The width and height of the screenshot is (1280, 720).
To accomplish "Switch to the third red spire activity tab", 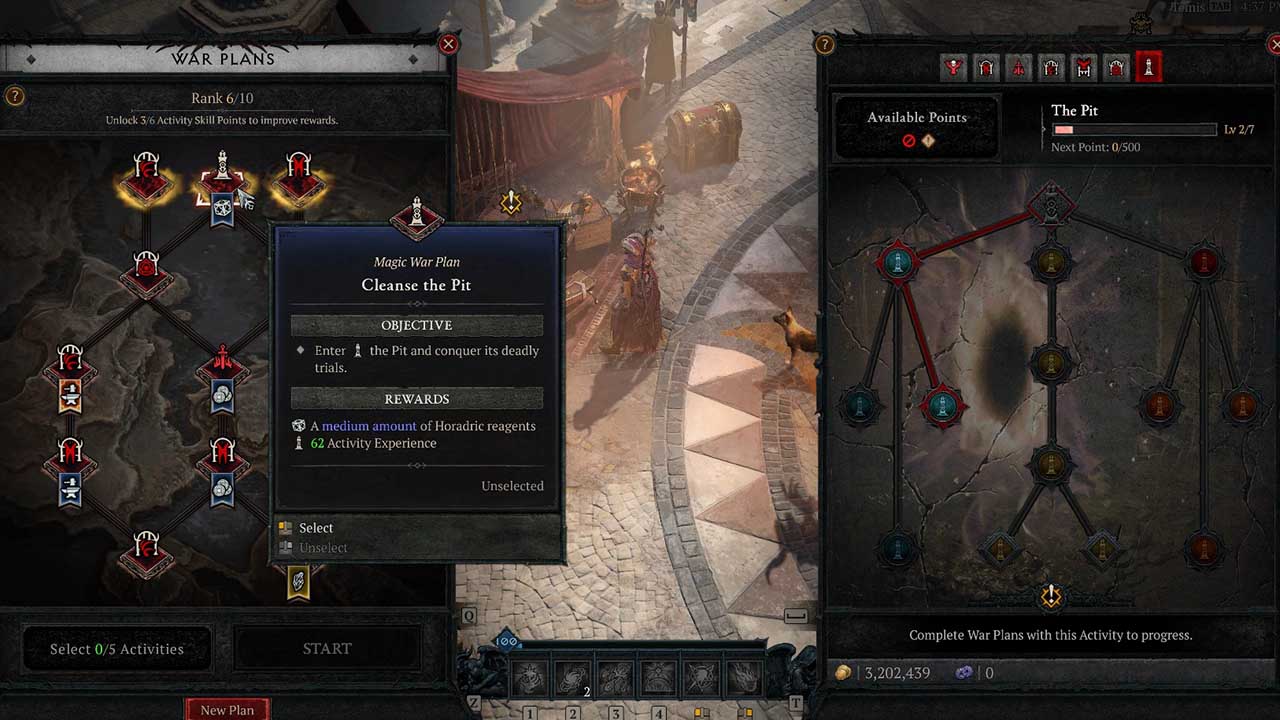I will click(1019, 67).
